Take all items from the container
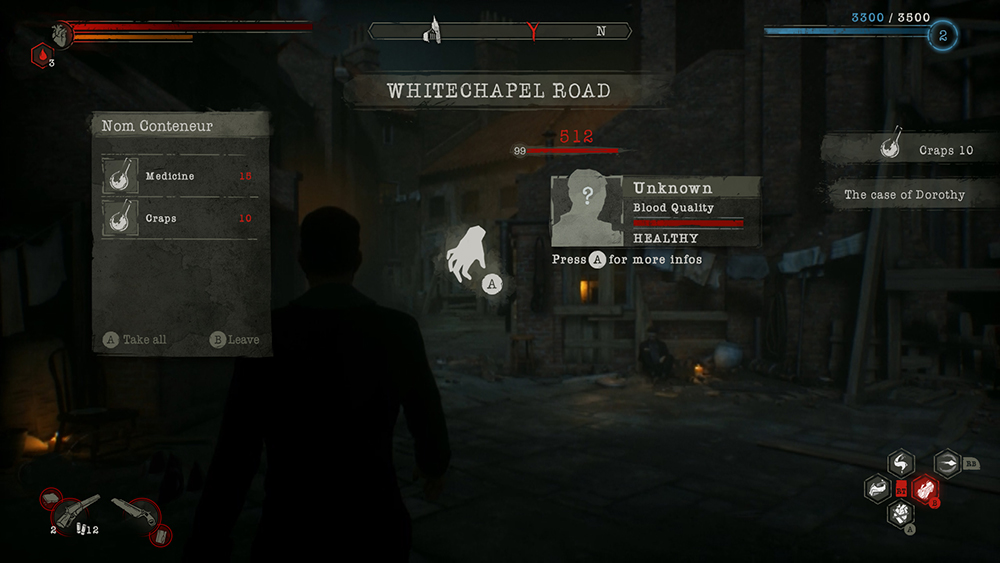 [x=135, y=340]
